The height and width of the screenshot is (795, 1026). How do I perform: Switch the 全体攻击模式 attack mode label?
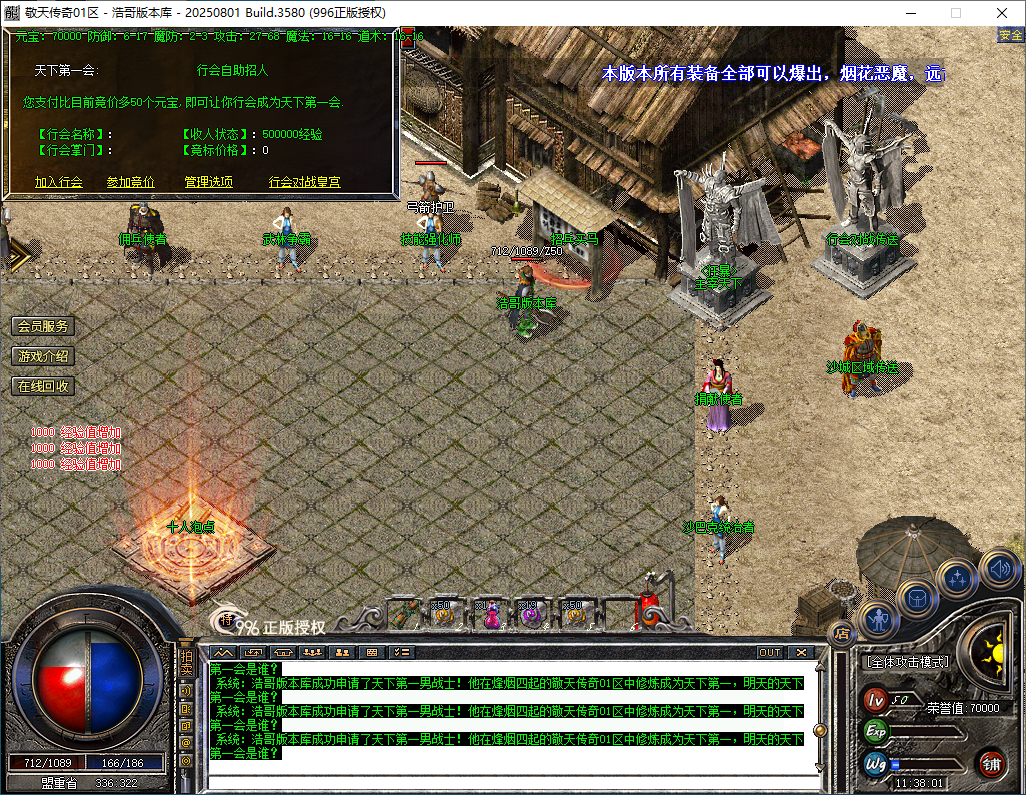906,662
